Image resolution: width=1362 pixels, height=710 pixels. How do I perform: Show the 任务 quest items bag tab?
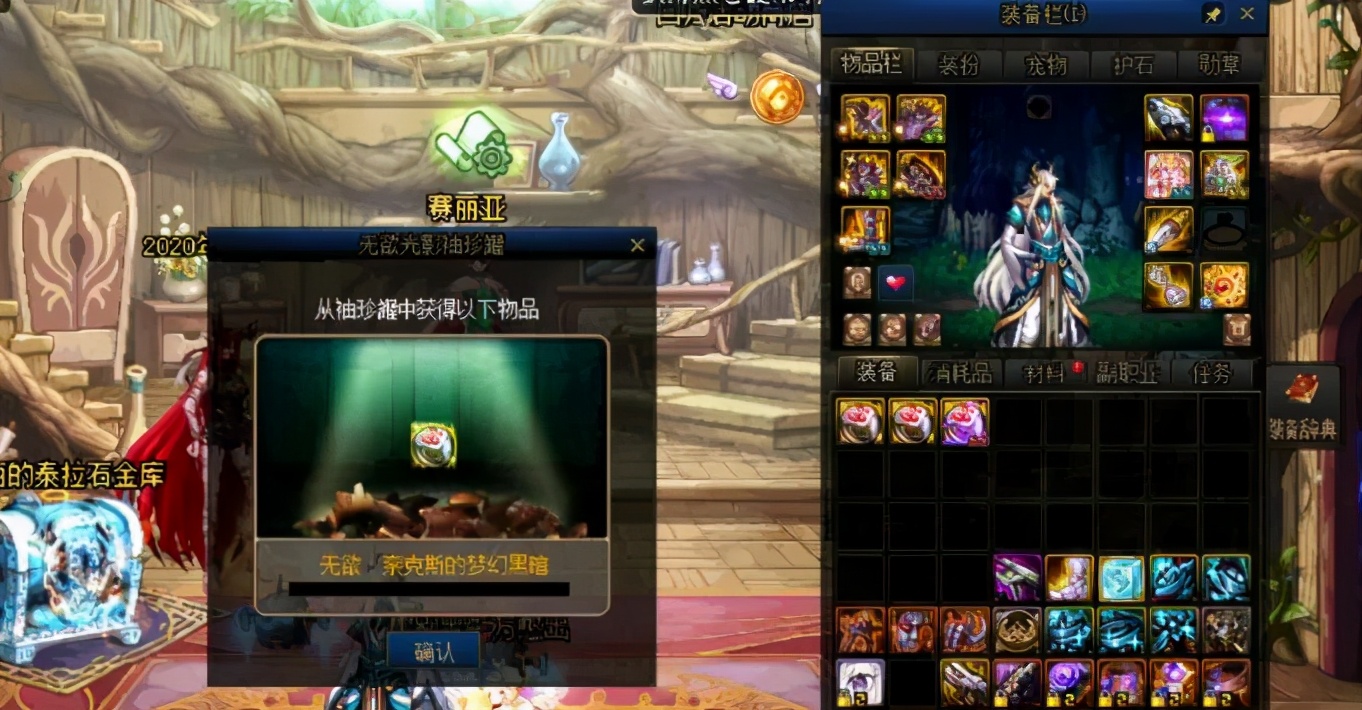pyautogui.click(x=1211, y=373)
